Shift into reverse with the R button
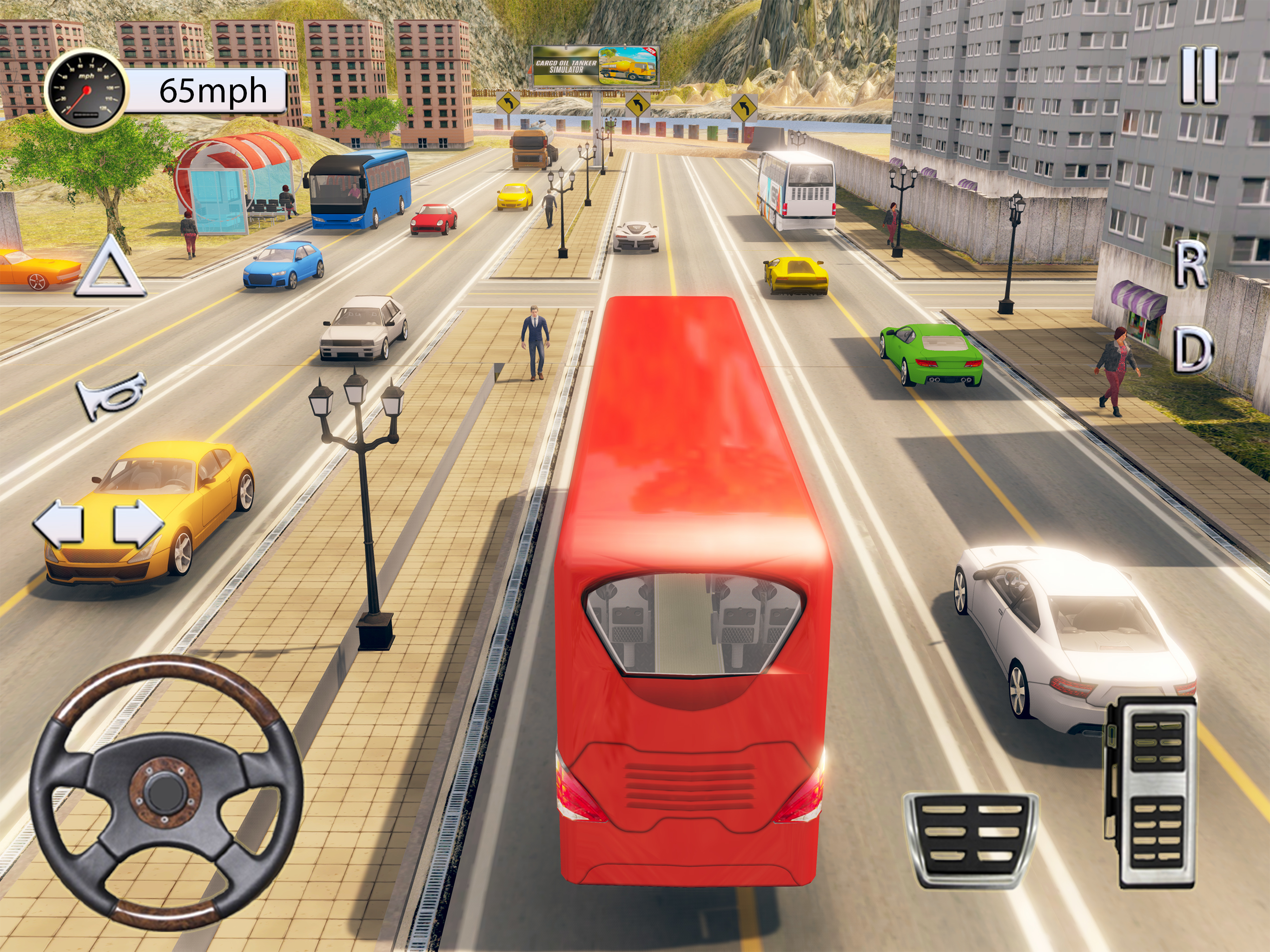The image size is (1270, 952). [1190, 264]
